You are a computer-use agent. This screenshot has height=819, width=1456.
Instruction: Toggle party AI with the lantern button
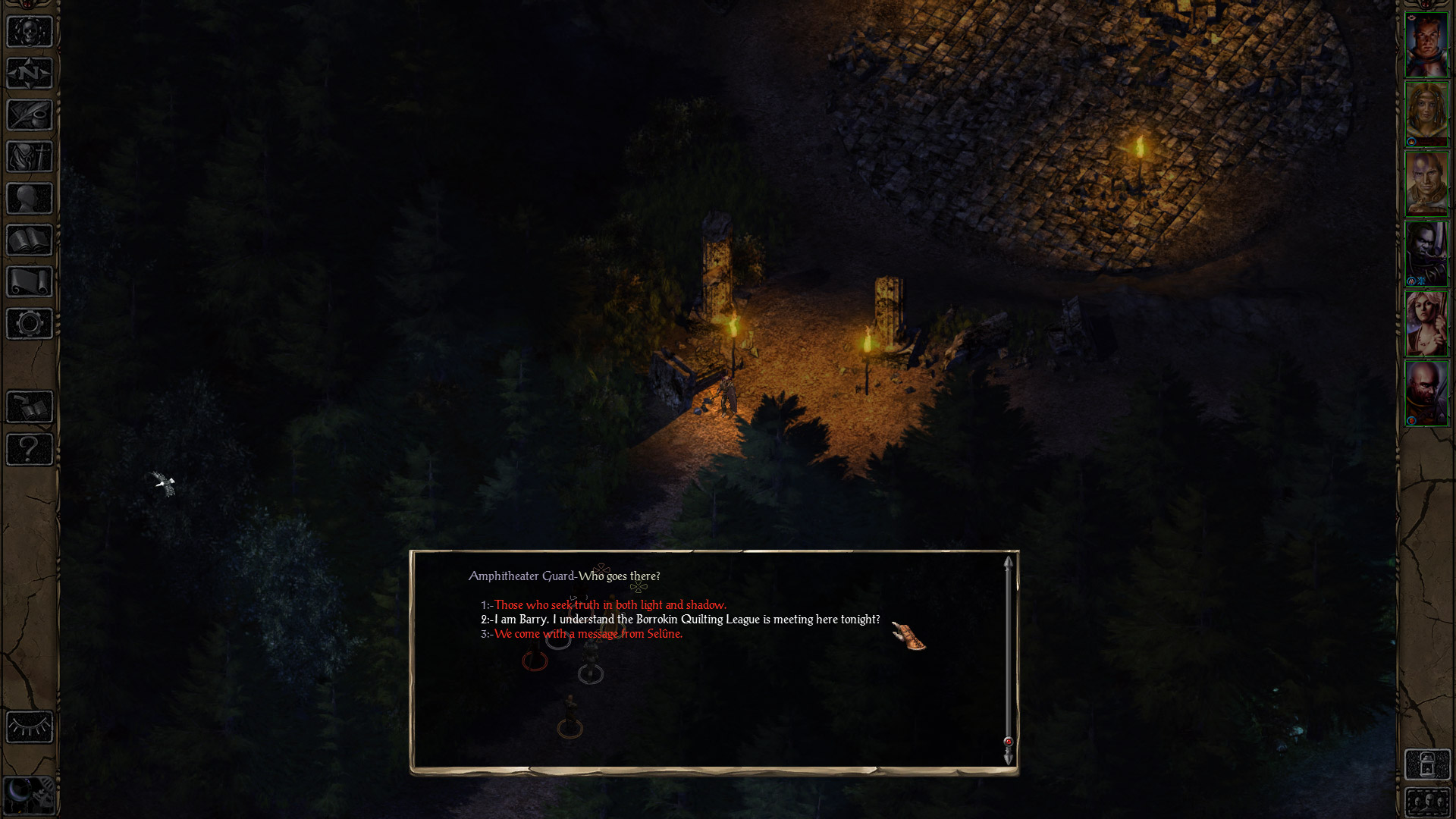click(1426, 764)
